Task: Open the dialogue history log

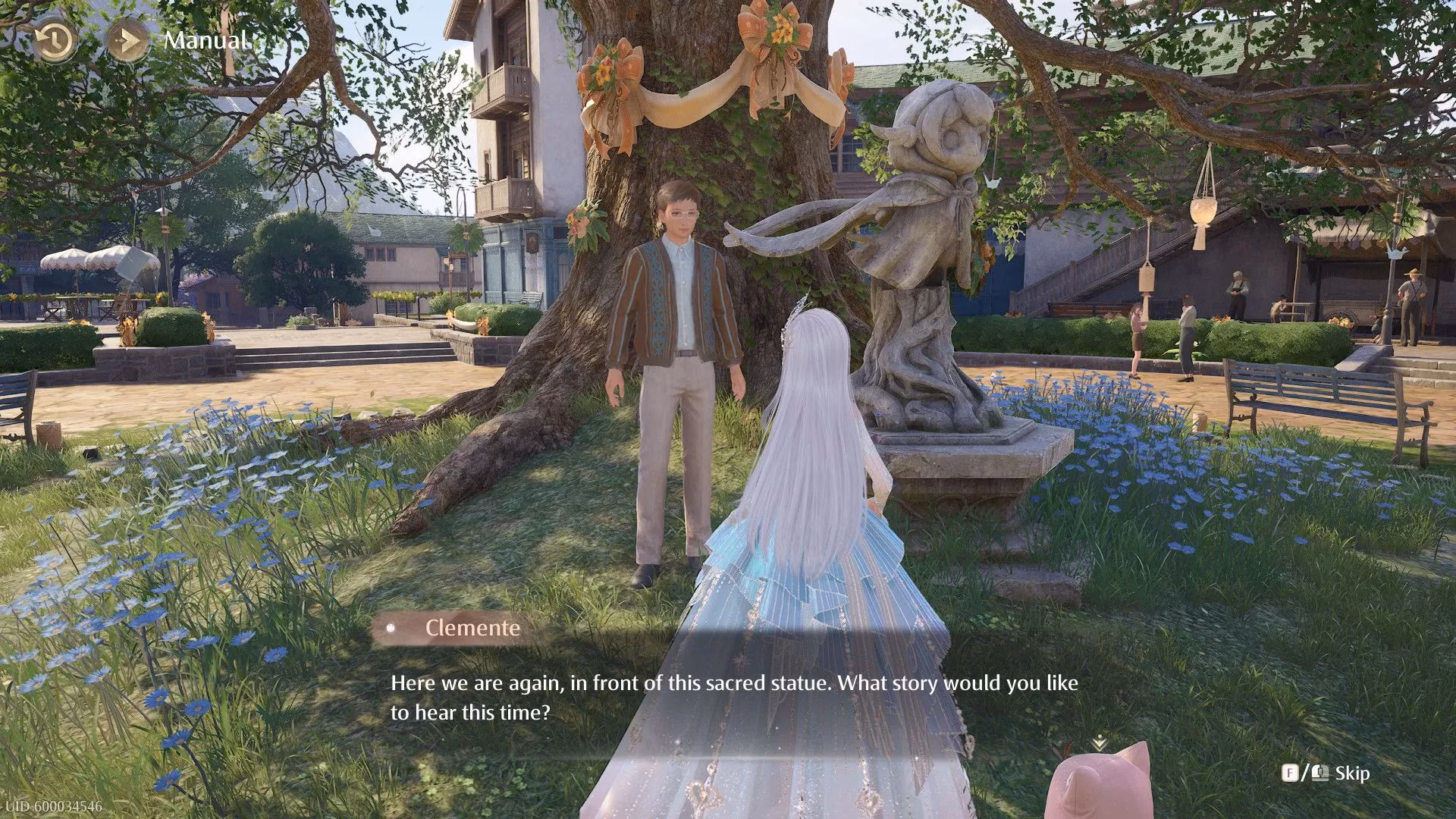Action: point(55,41)
